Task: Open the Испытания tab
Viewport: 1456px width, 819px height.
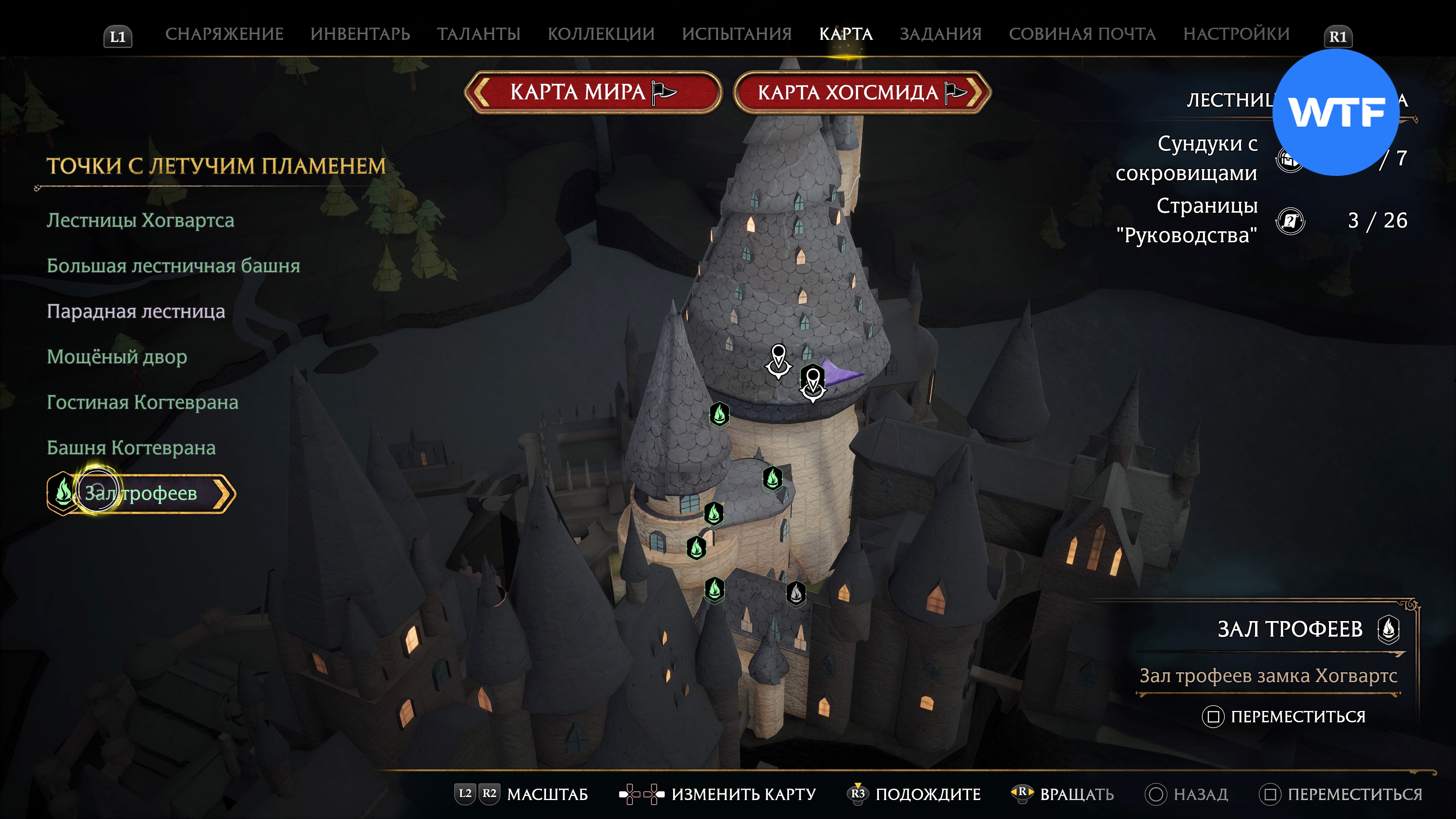Action: (736, 34)
